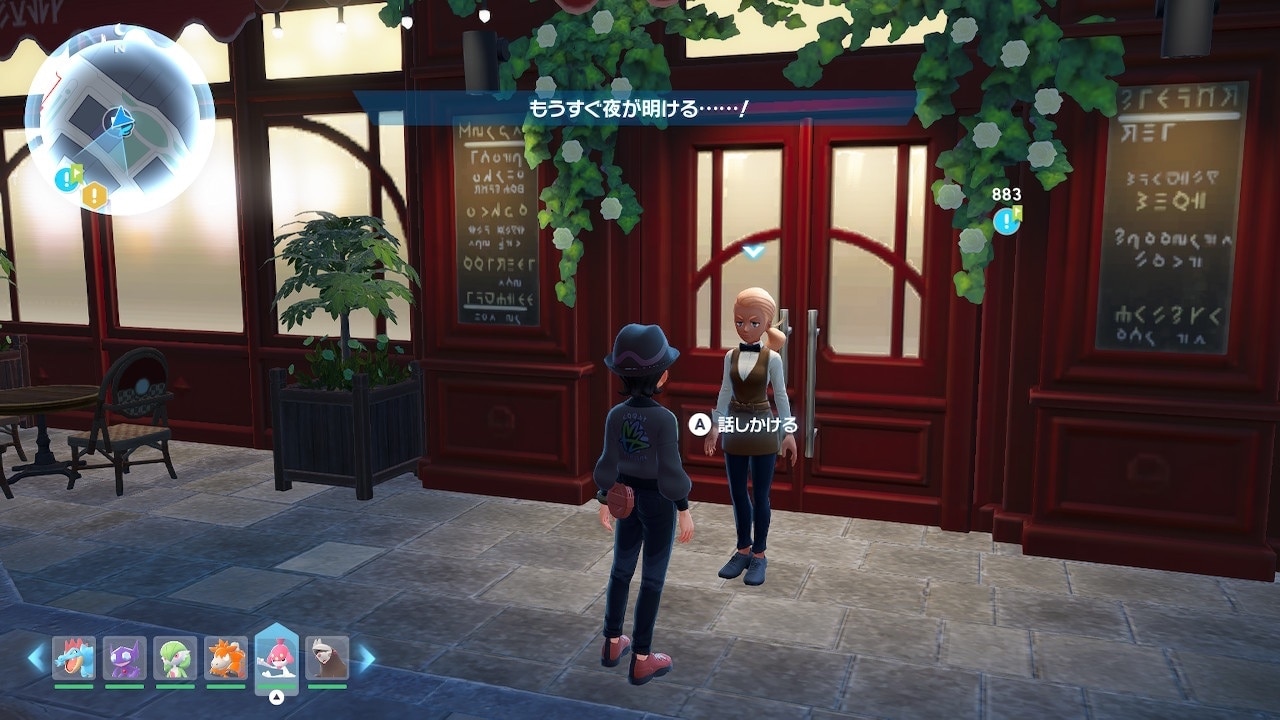
Task: Open the circular minimap
Action: 119,120
